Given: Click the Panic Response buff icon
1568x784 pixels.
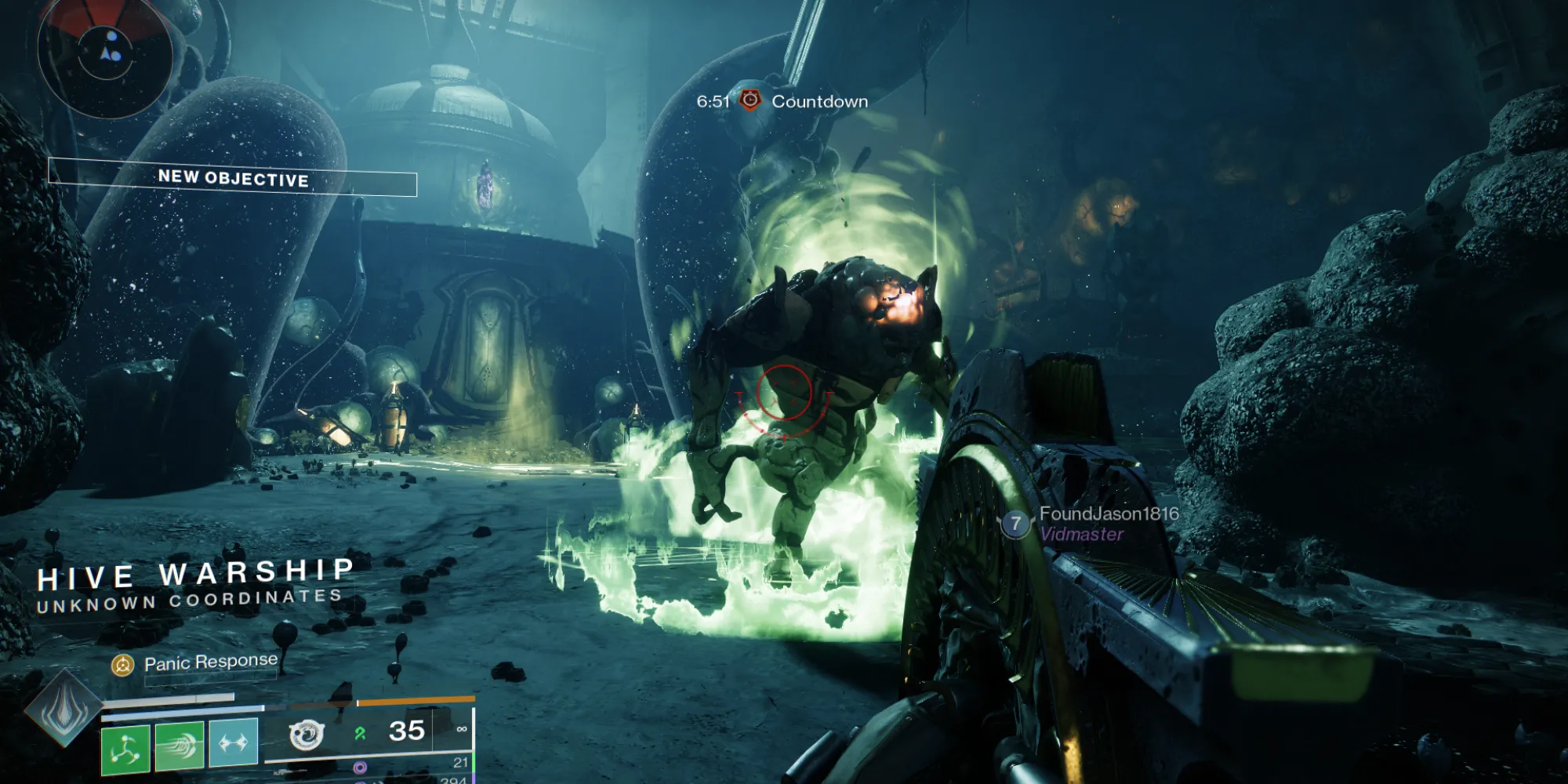Looking at the screenshot, I should (122, 666).
